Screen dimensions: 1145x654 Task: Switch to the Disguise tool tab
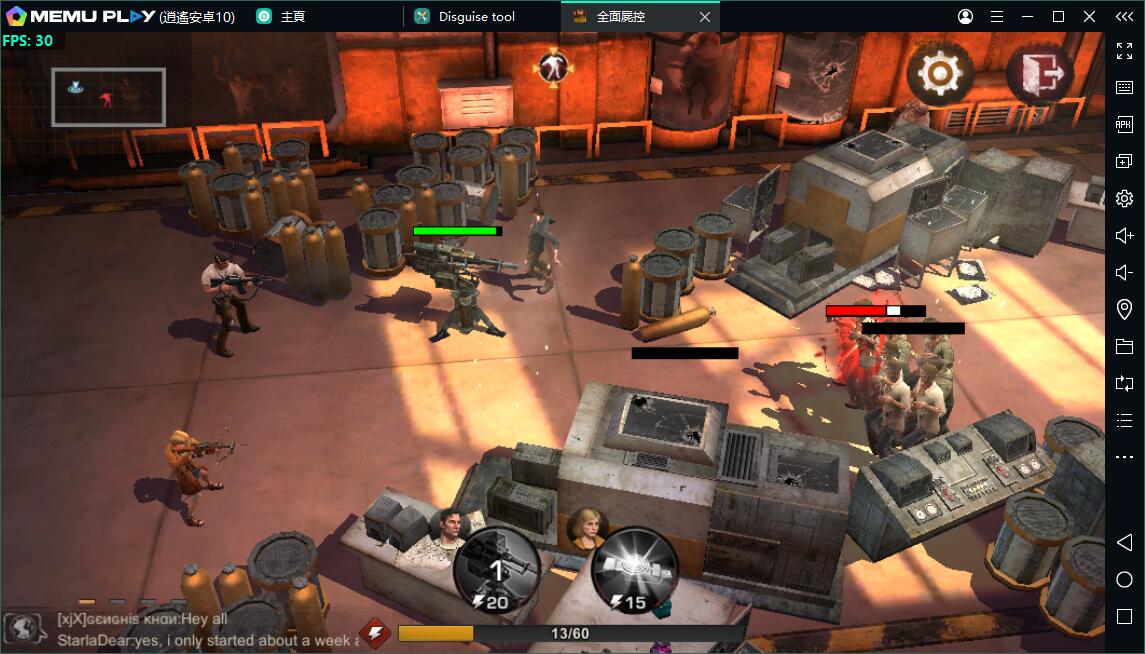pyautogui.click(x=476, y=17)
